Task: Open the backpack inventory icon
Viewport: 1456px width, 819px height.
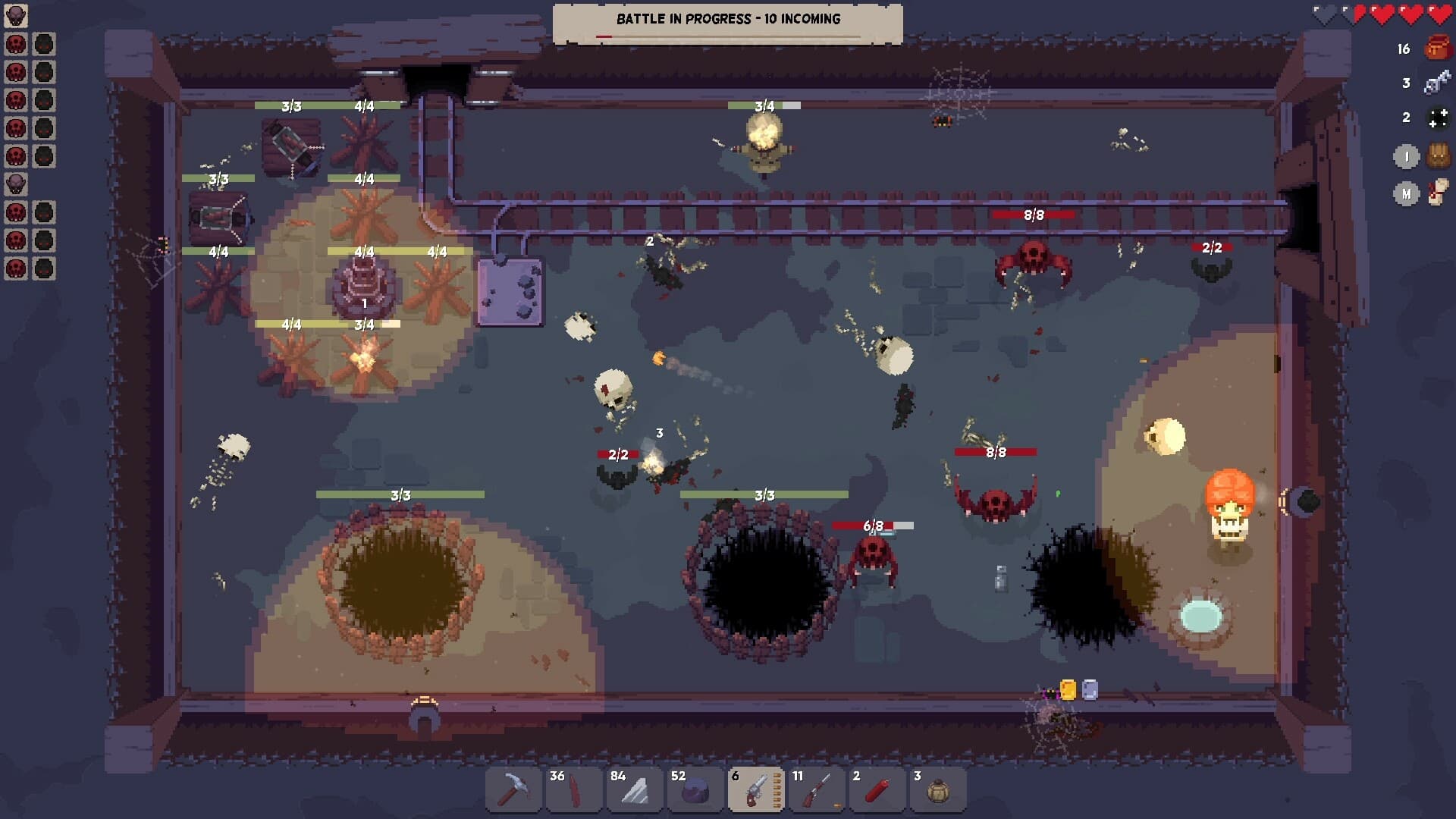Action: pyautogui.click(x=1438, y=156)
